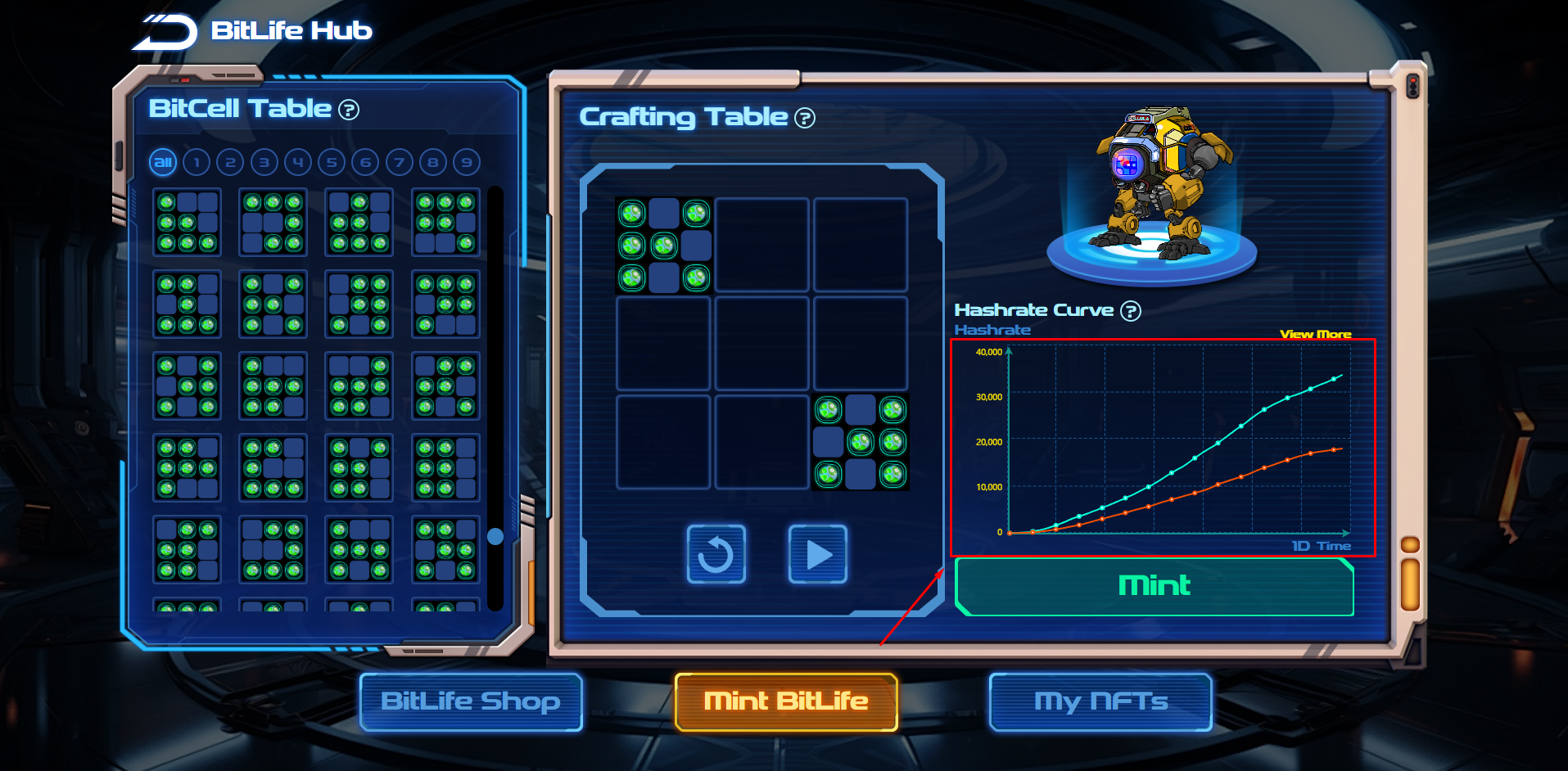Open the Crafting Table help icon

pos(805,119)
